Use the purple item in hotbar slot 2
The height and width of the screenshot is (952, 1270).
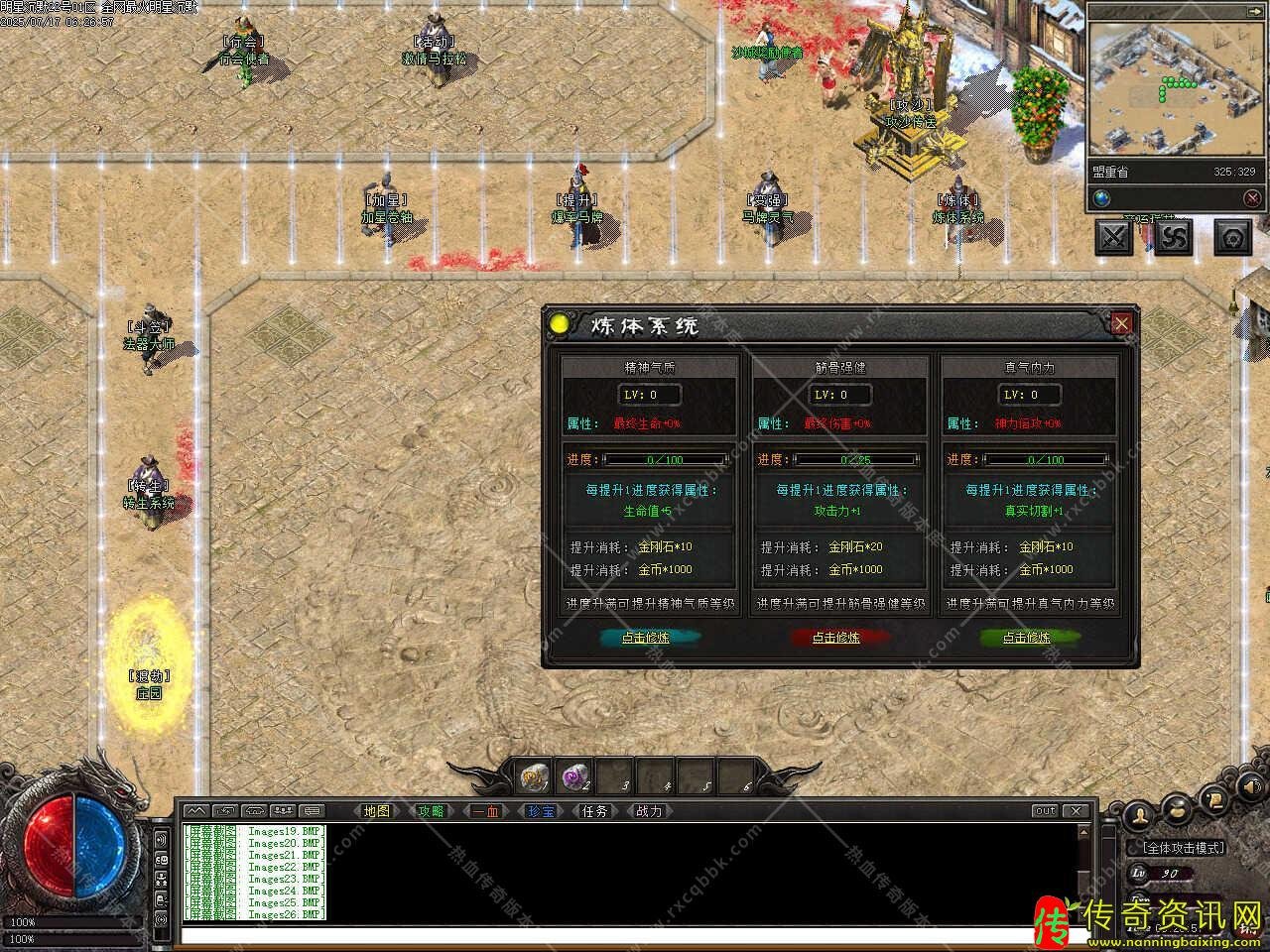click(x=576, y=775)
